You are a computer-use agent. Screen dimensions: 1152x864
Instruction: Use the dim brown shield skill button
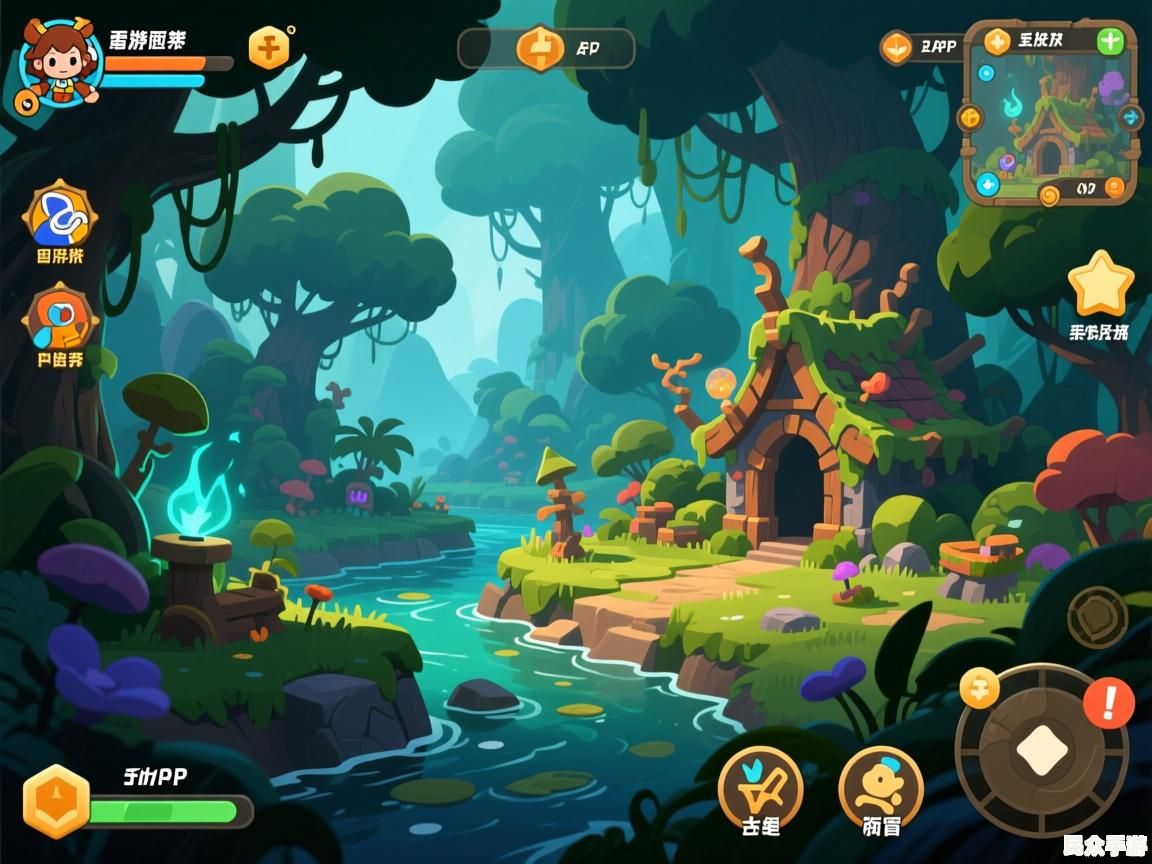pos(1097,617)
